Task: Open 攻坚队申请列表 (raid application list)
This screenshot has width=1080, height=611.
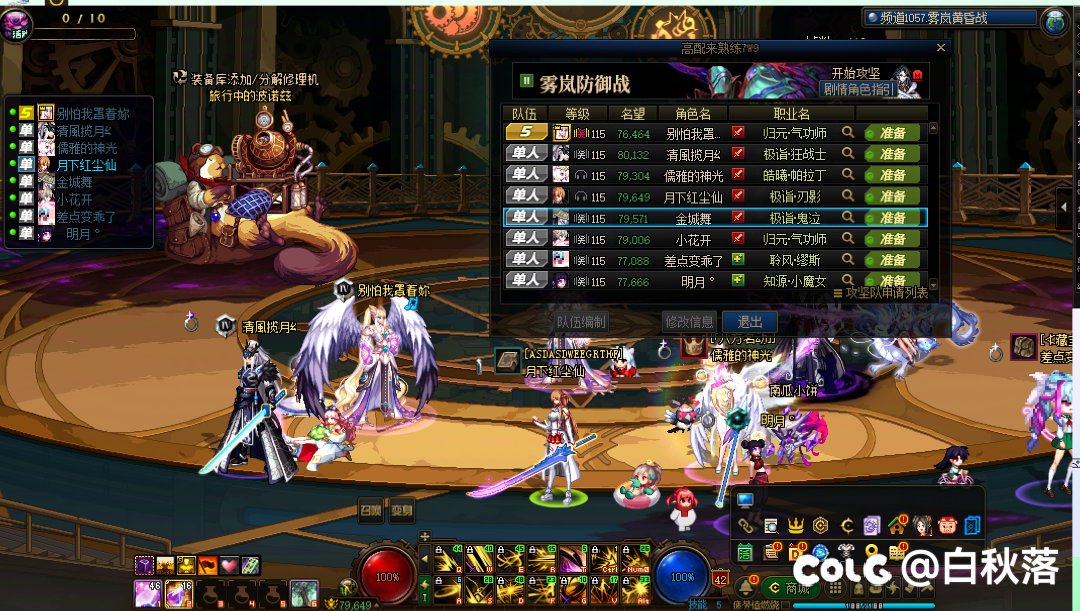Action: 886,293
